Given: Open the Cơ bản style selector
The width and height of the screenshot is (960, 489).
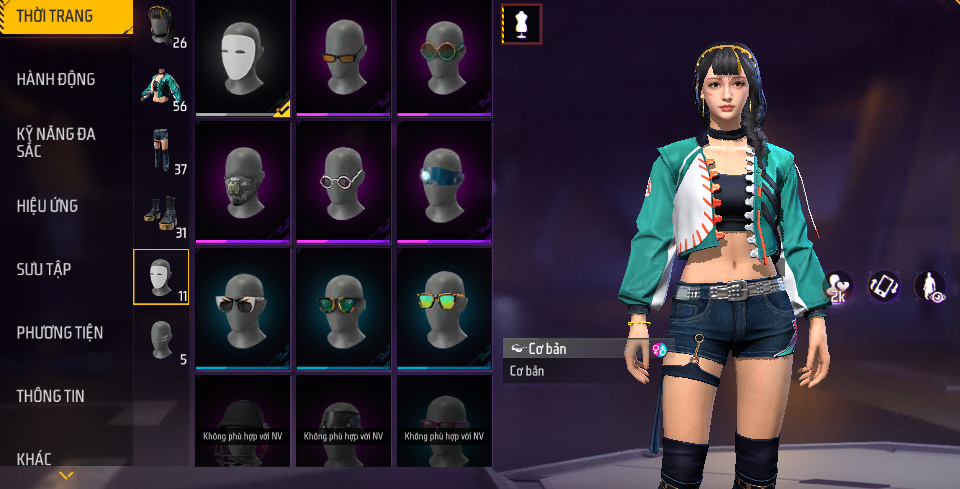Looking at the screenshot, I should tap(568, 349).
